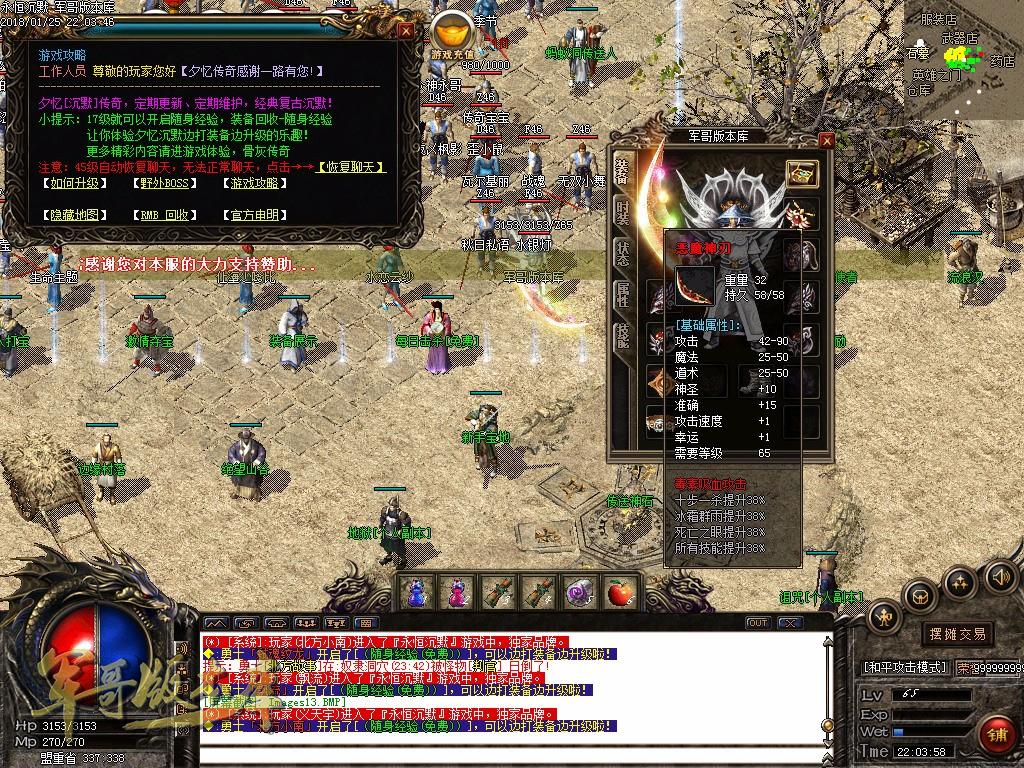Open the RMB 回收 recycling link
This screenshot has width=1024, height=768.
(162, 215)
